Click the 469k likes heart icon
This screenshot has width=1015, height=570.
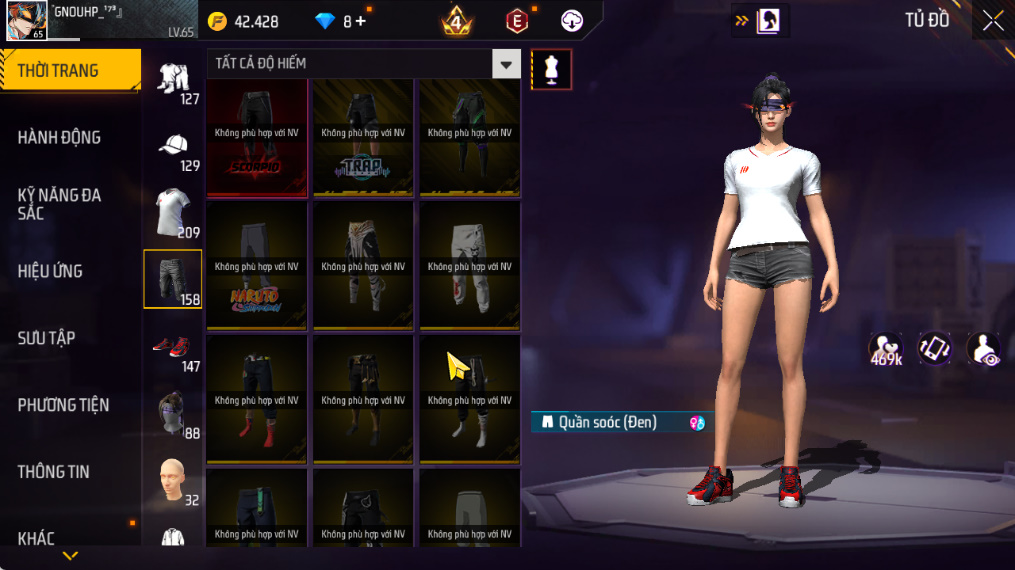886,349
